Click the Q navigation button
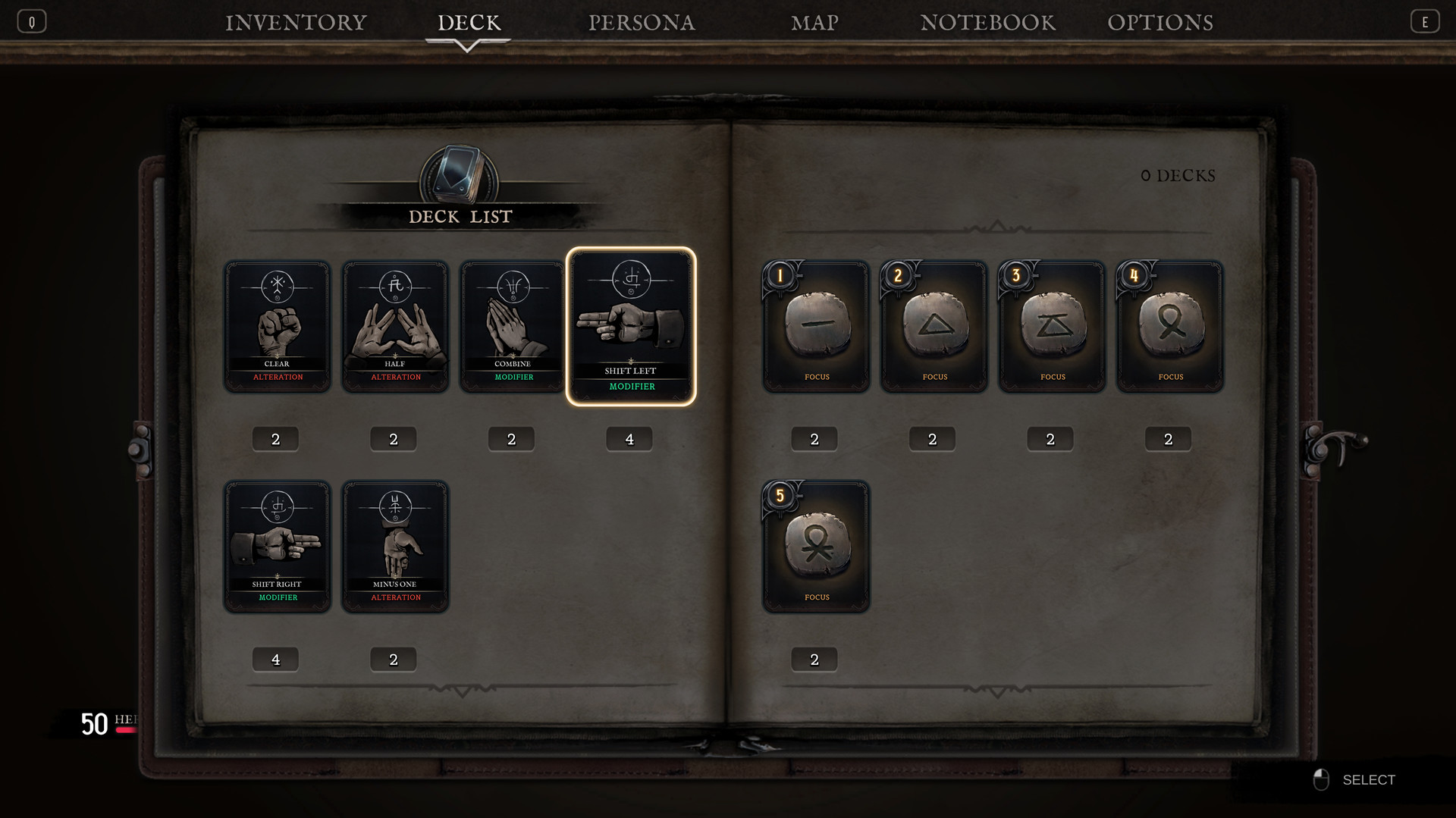The height and width of the screenshot is (818, 1456). (31, 20)
